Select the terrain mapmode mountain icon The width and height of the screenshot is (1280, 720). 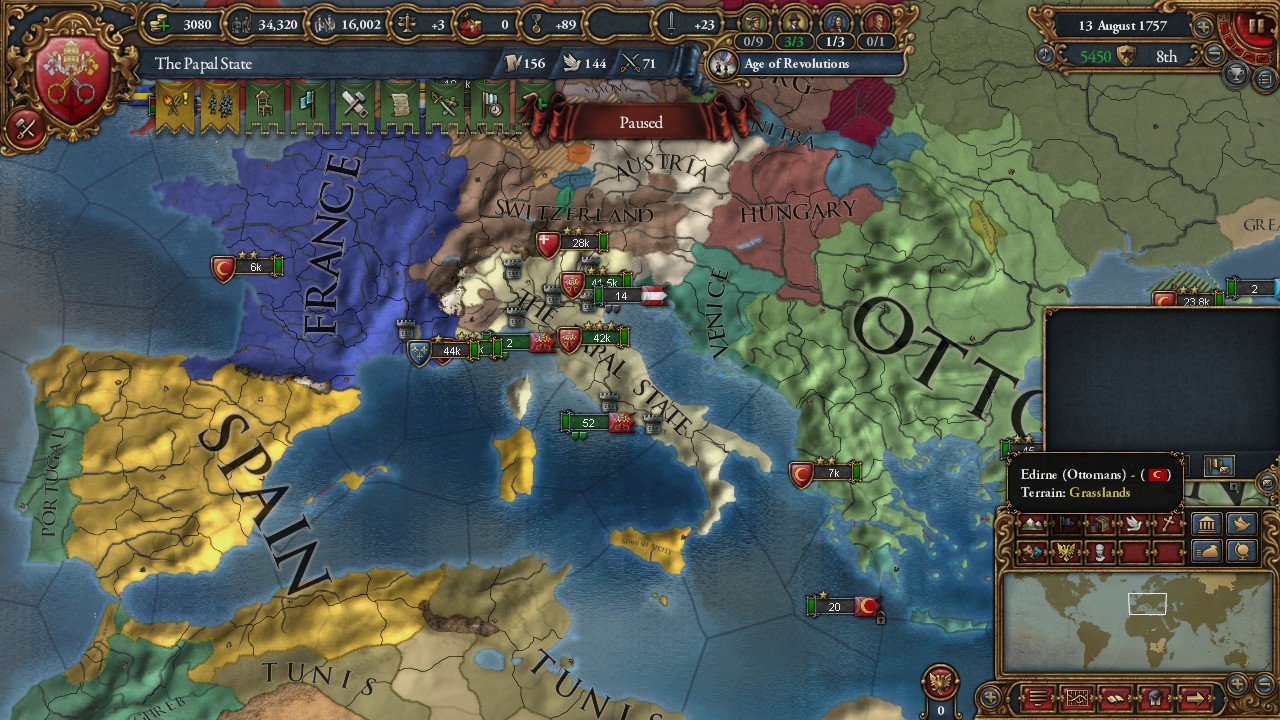[x=1032, y=525]
